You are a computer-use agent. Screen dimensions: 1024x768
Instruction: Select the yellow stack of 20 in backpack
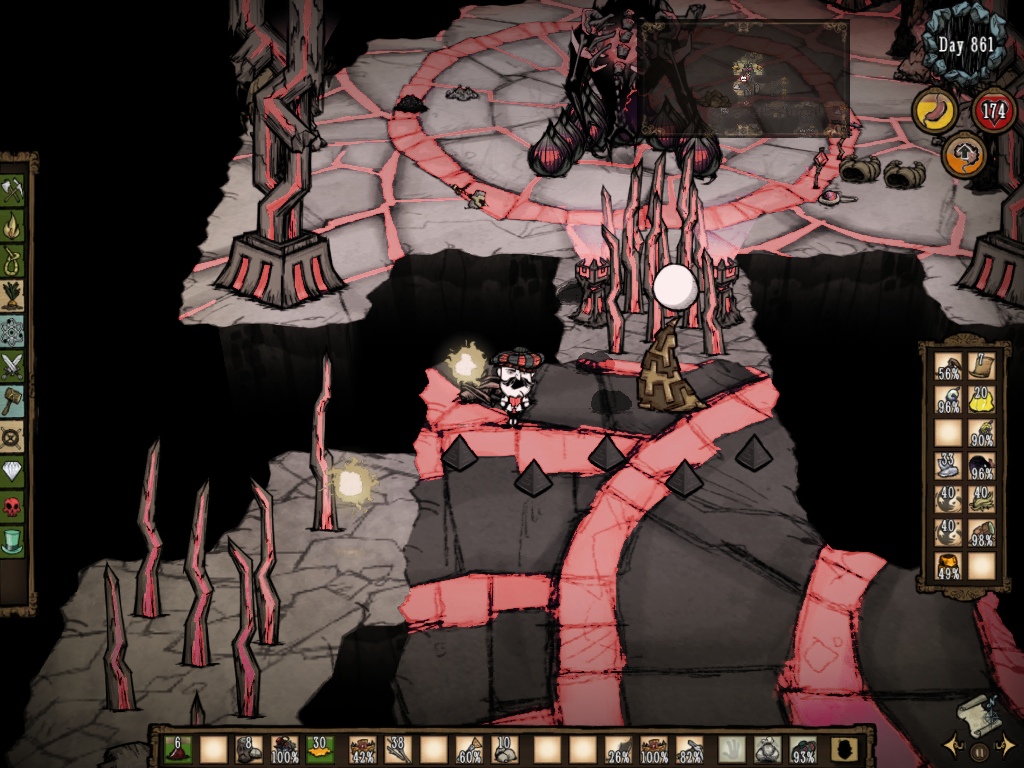980,399
